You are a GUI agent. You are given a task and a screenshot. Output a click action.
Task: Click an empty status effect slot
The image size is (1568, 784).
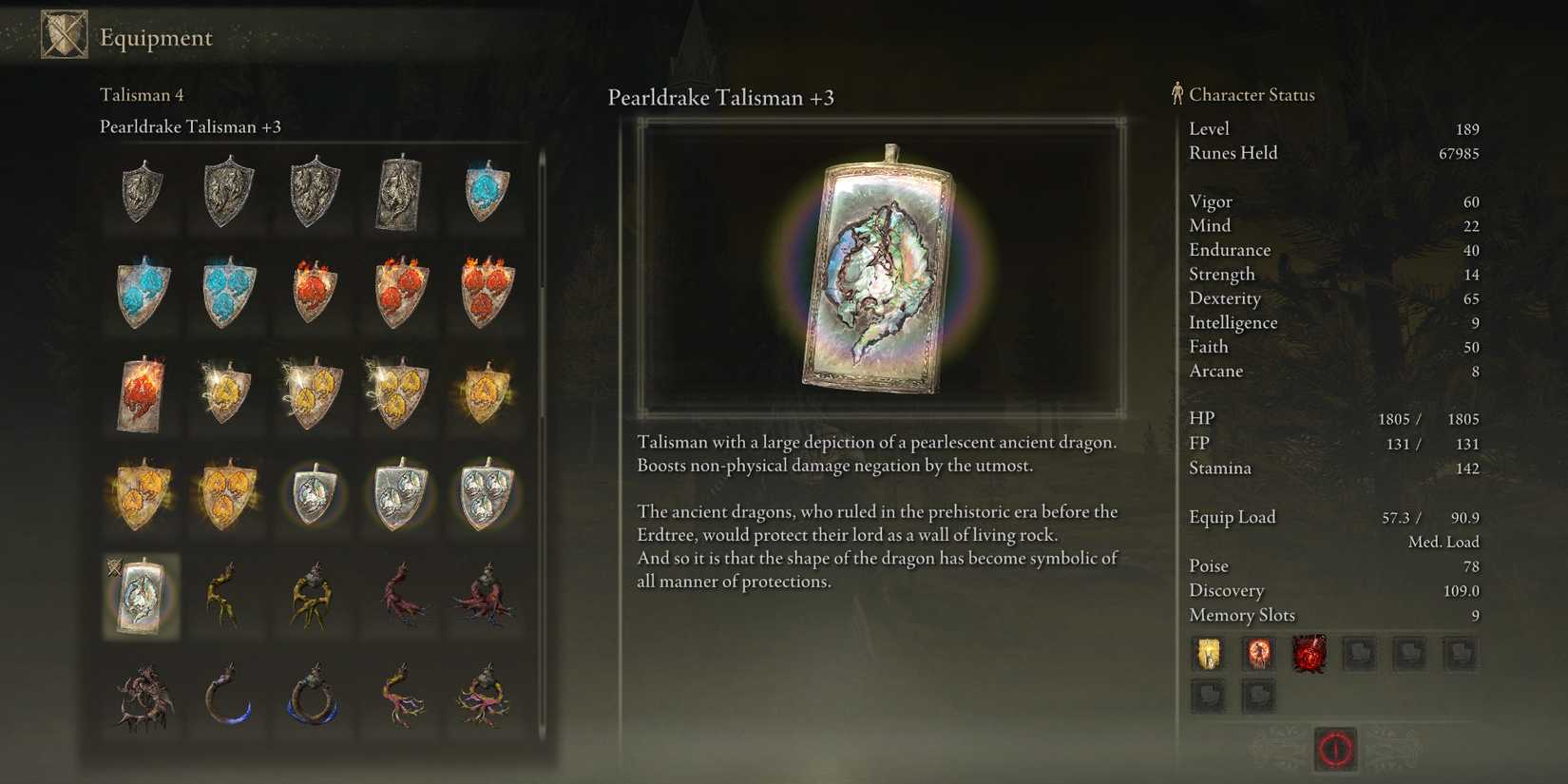tap(1359, 655)
